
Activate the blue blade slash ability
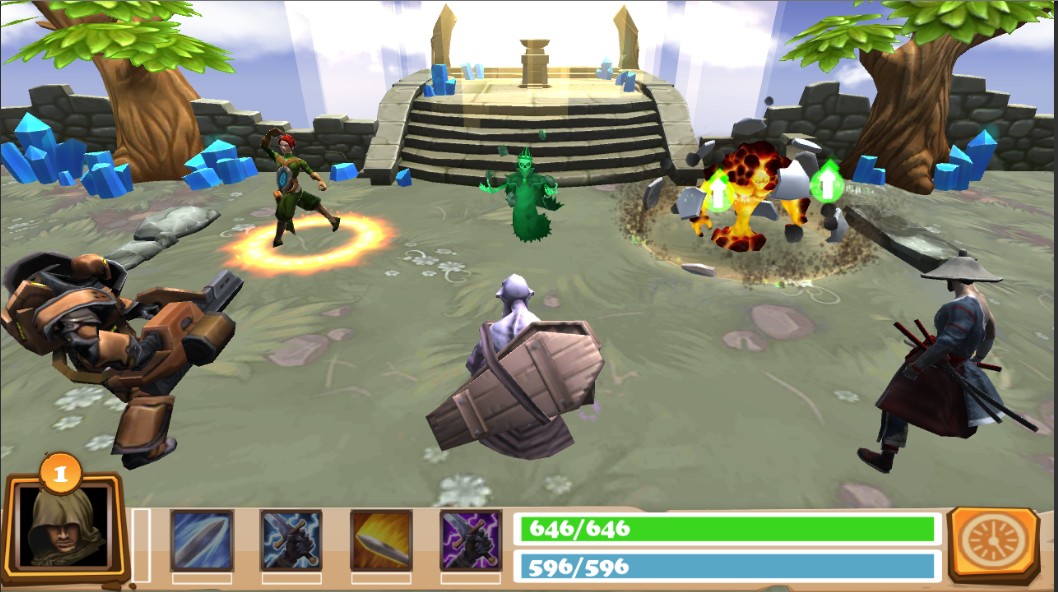click(202, 540)
